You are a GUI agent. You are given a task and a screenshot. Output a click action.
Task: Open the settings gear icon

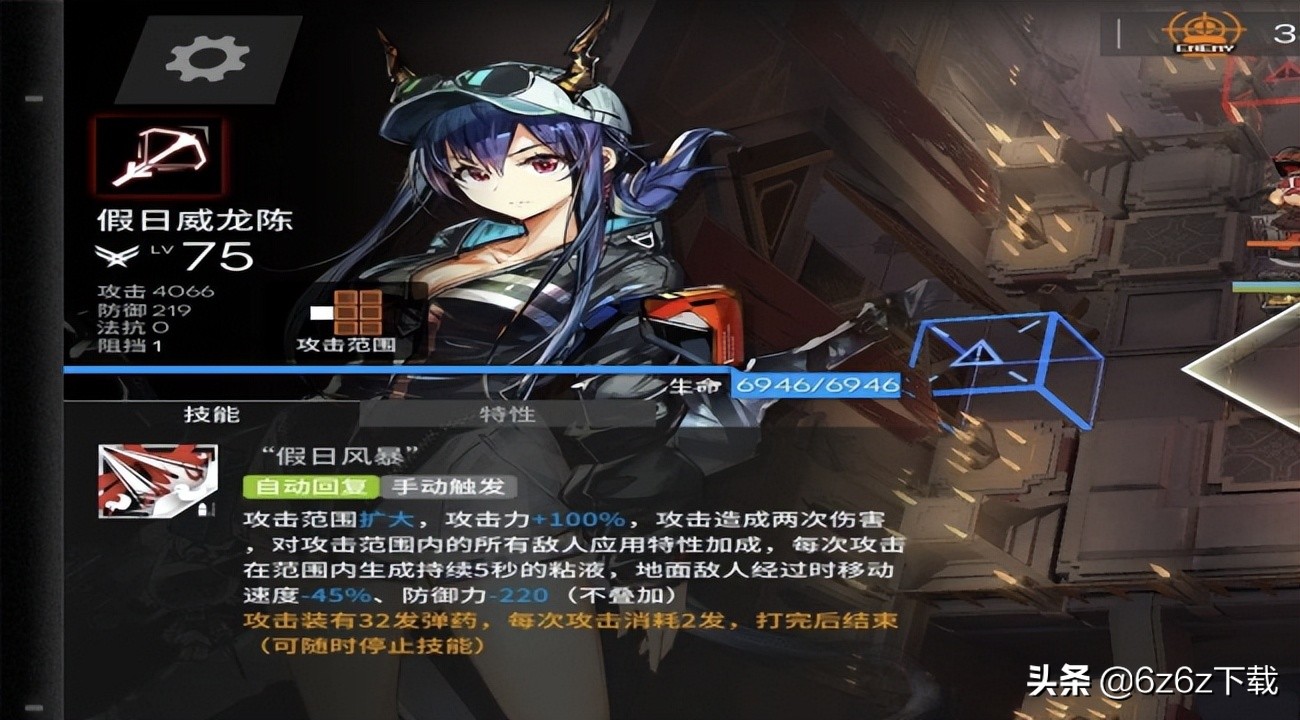(x=205, y=57)
